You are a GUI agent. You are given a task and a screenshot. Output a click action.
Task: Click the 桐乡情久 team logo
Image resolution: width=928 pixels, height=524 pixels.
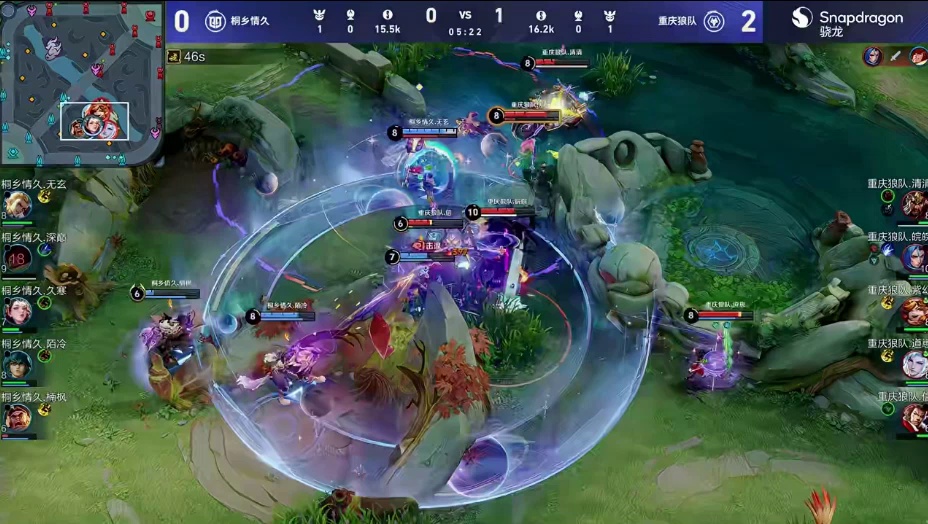215,21
